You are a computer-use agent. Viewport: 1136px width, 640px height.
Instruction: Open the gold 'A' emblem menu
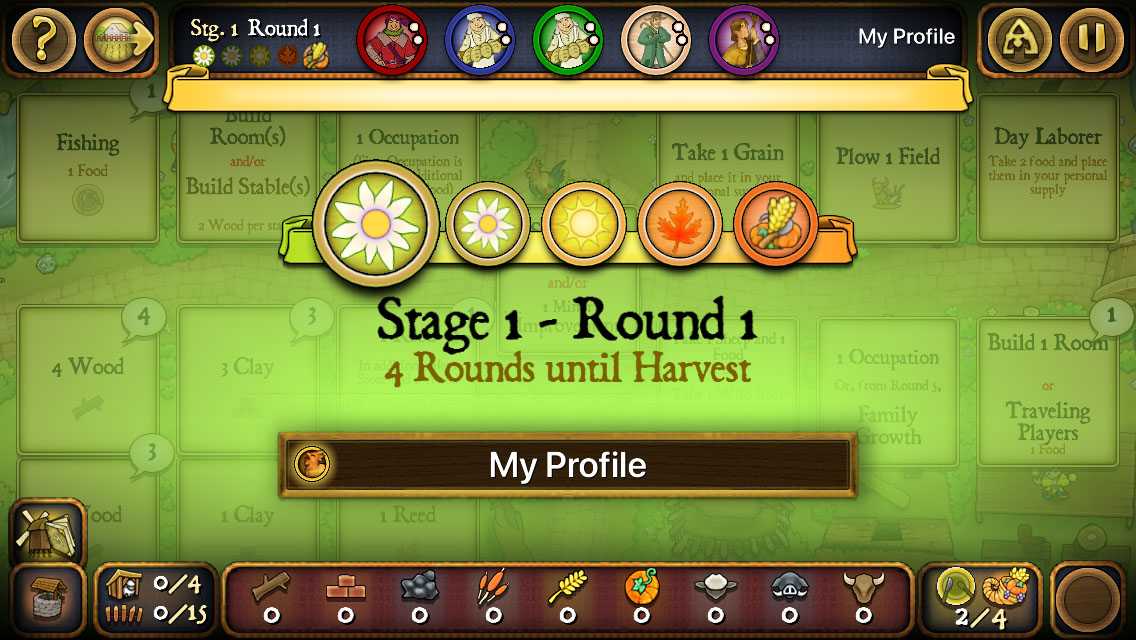click(1019, 40)
